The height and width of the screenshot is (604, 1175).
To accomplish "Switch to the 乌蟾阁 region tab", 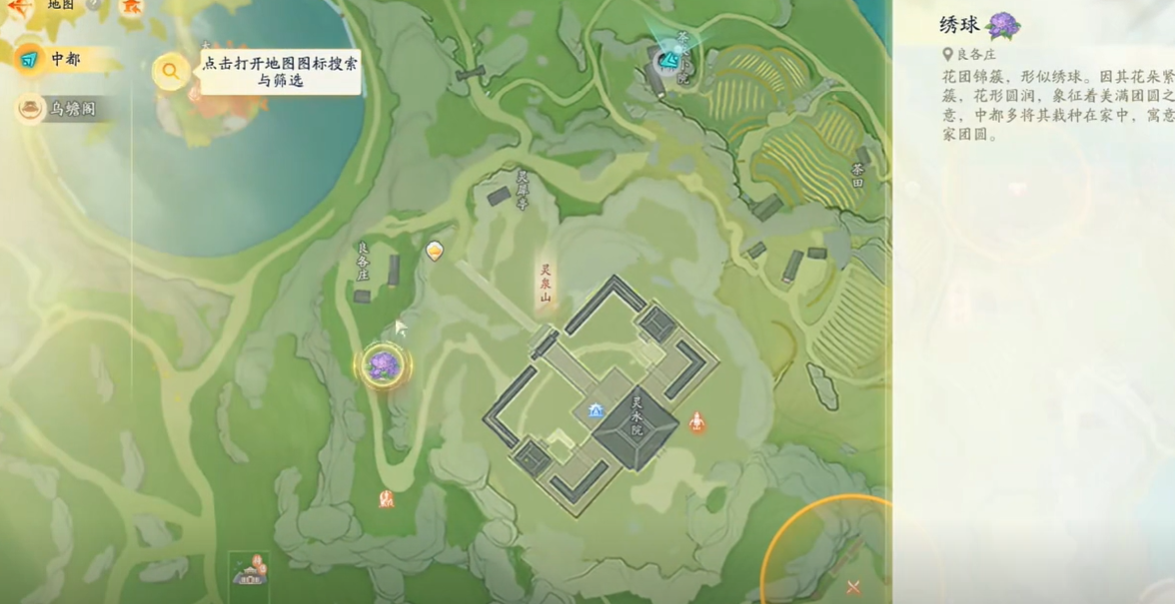I will [72, 108].
